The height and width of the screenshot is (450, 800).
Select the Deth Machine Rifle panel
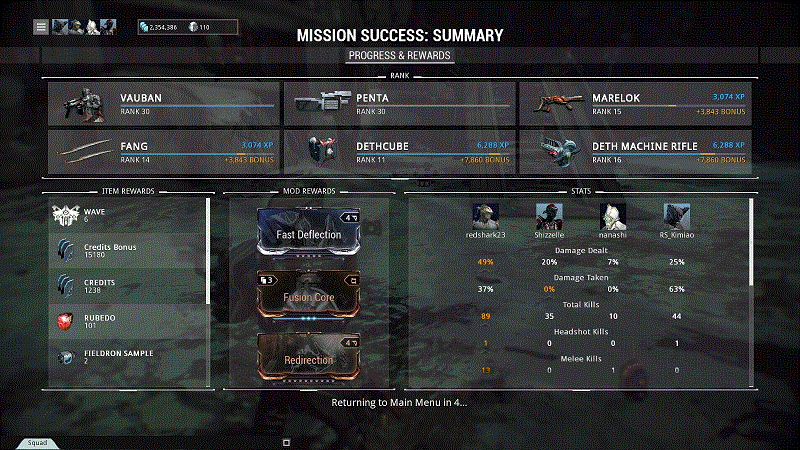click(x=634, y=151)
